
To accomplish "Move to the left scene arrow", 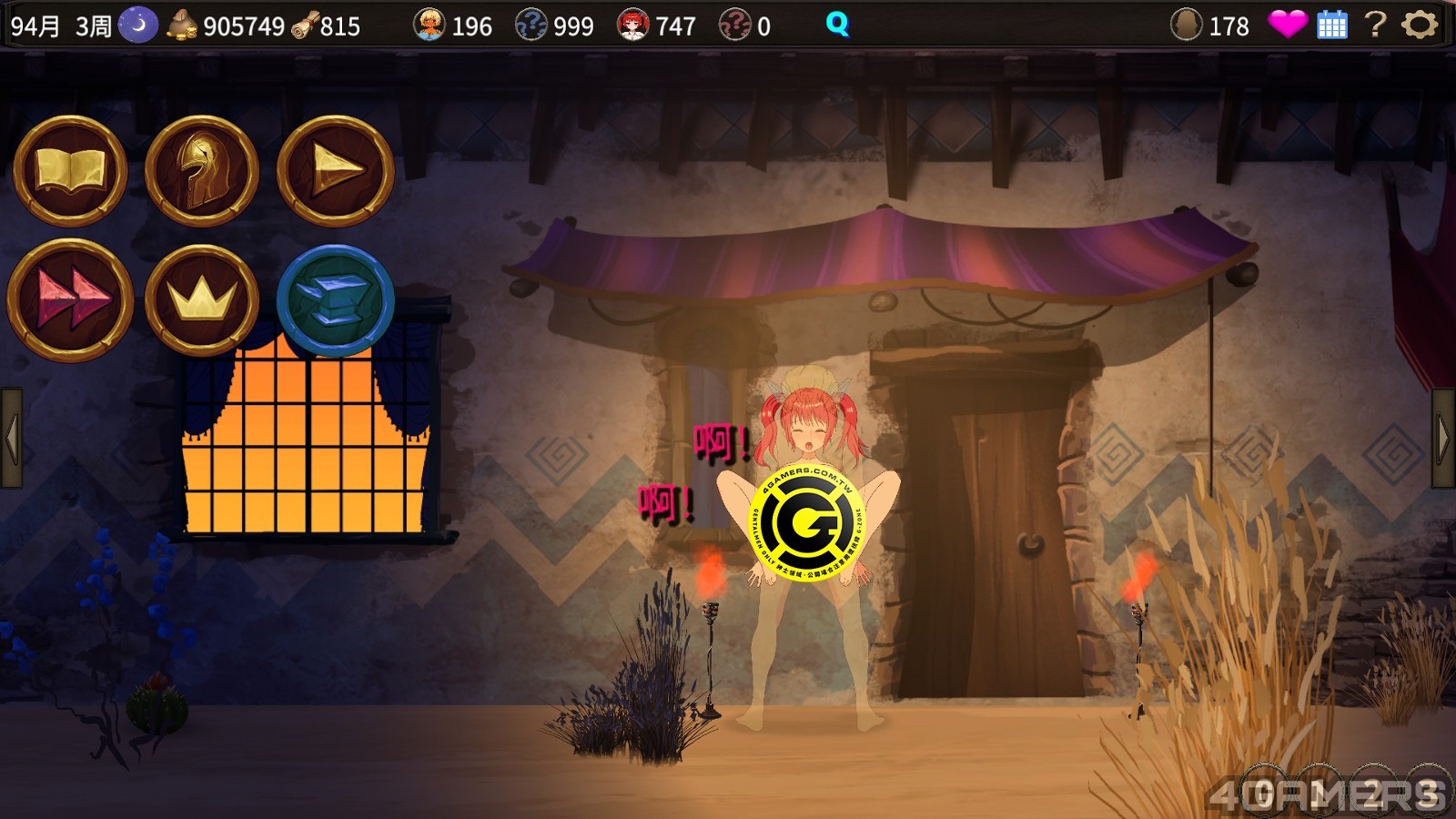I will click(x=11, y=438).
